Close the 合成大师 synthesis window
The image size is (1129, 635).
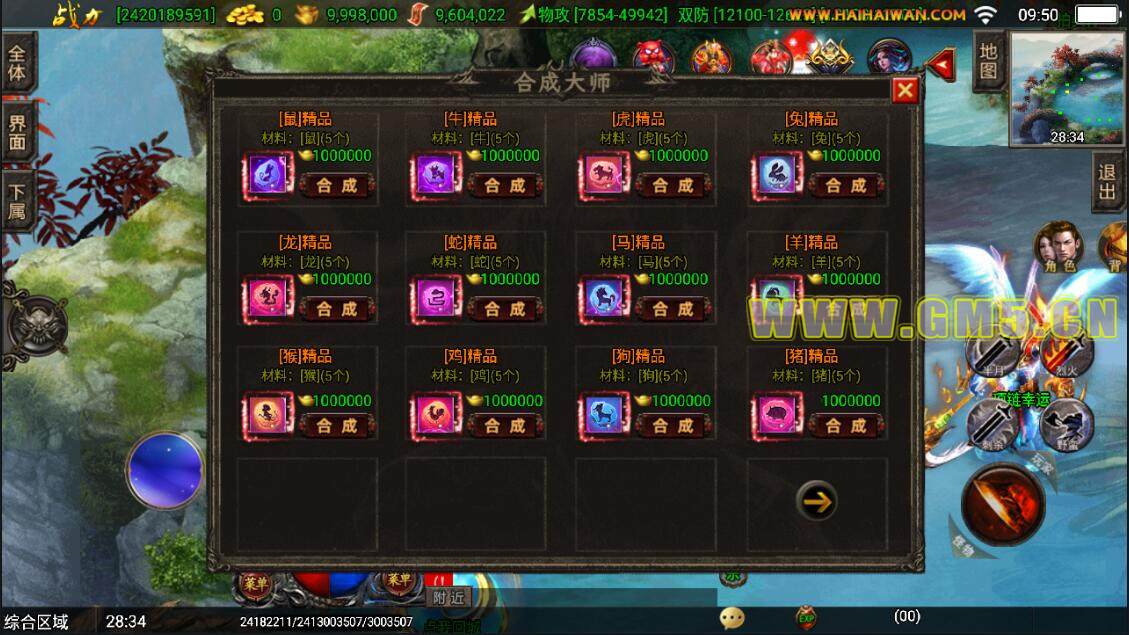905,91
